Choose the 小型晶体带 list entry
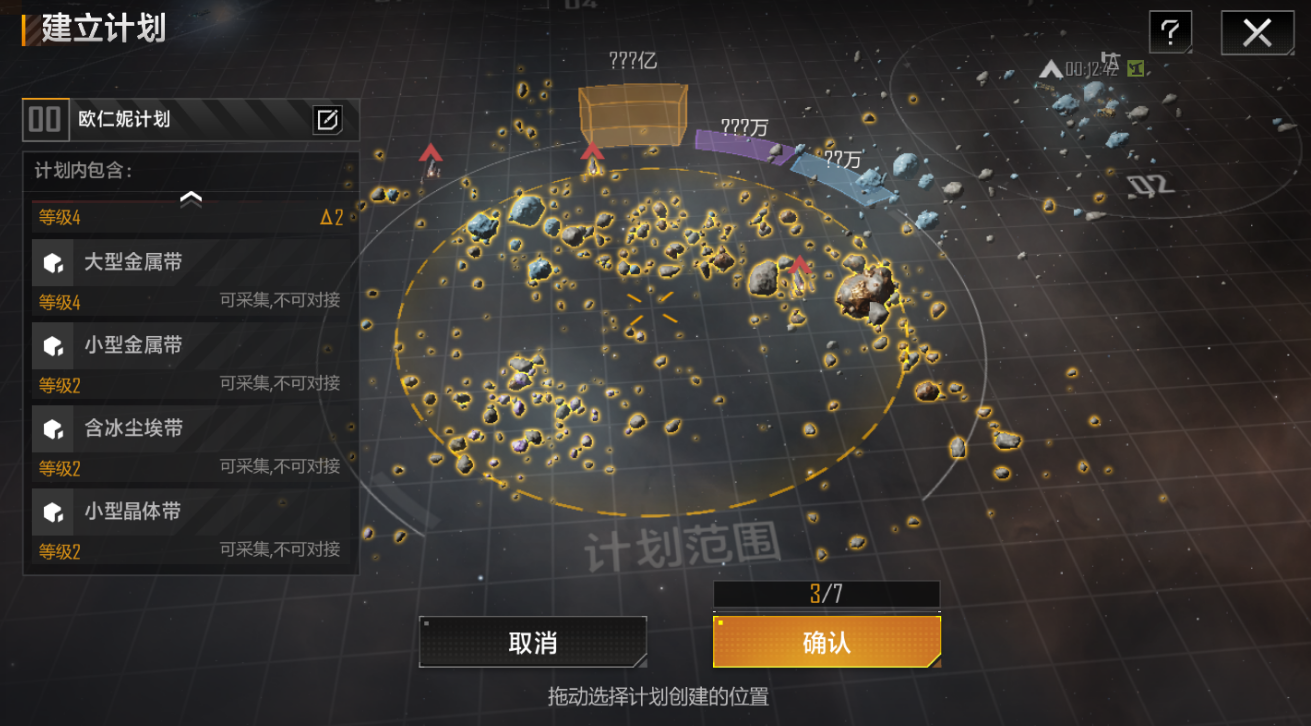1311x726 pixels. coord(190,513)
